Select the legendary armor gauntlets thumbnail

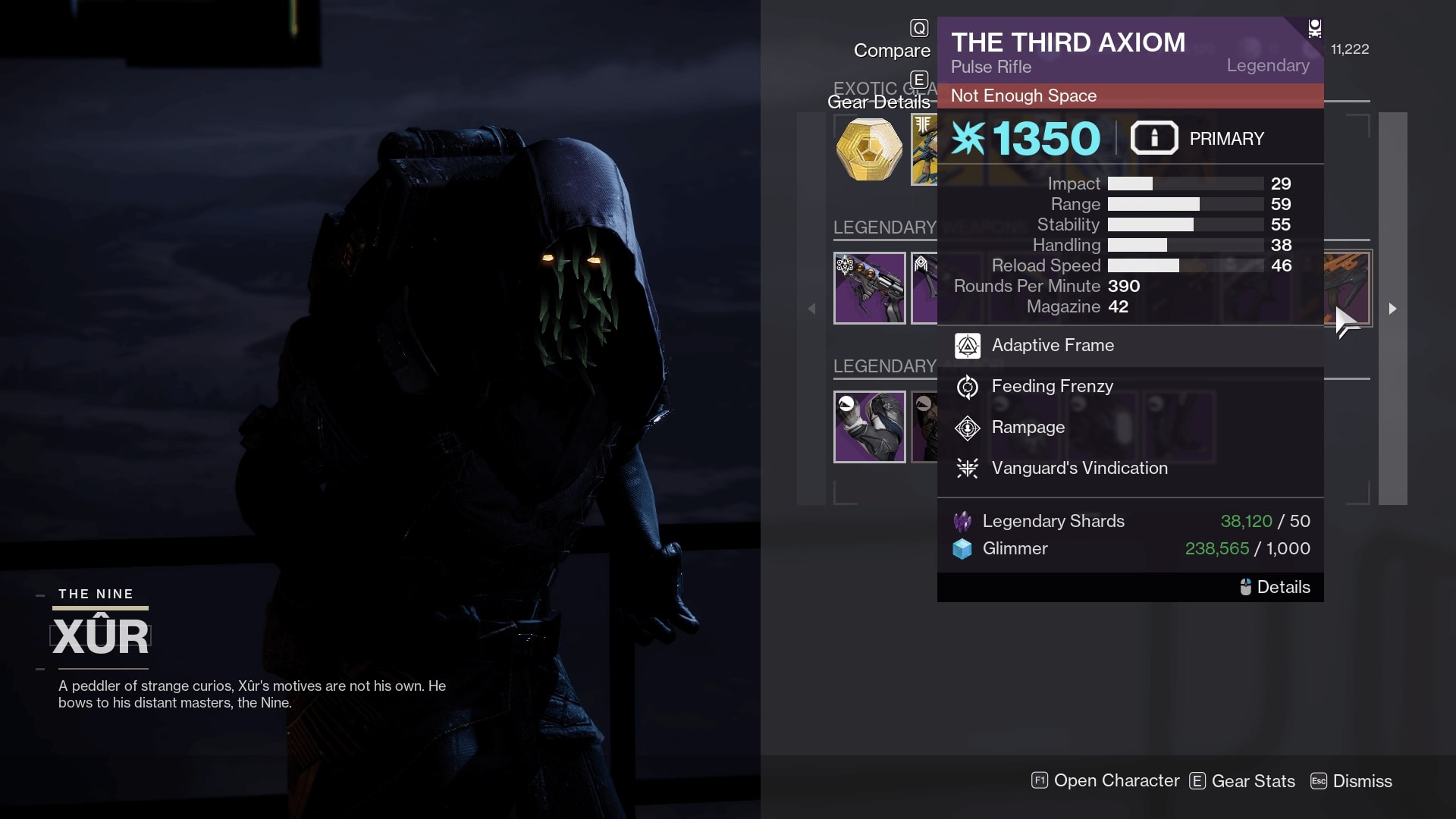click(x=869, y=426)
